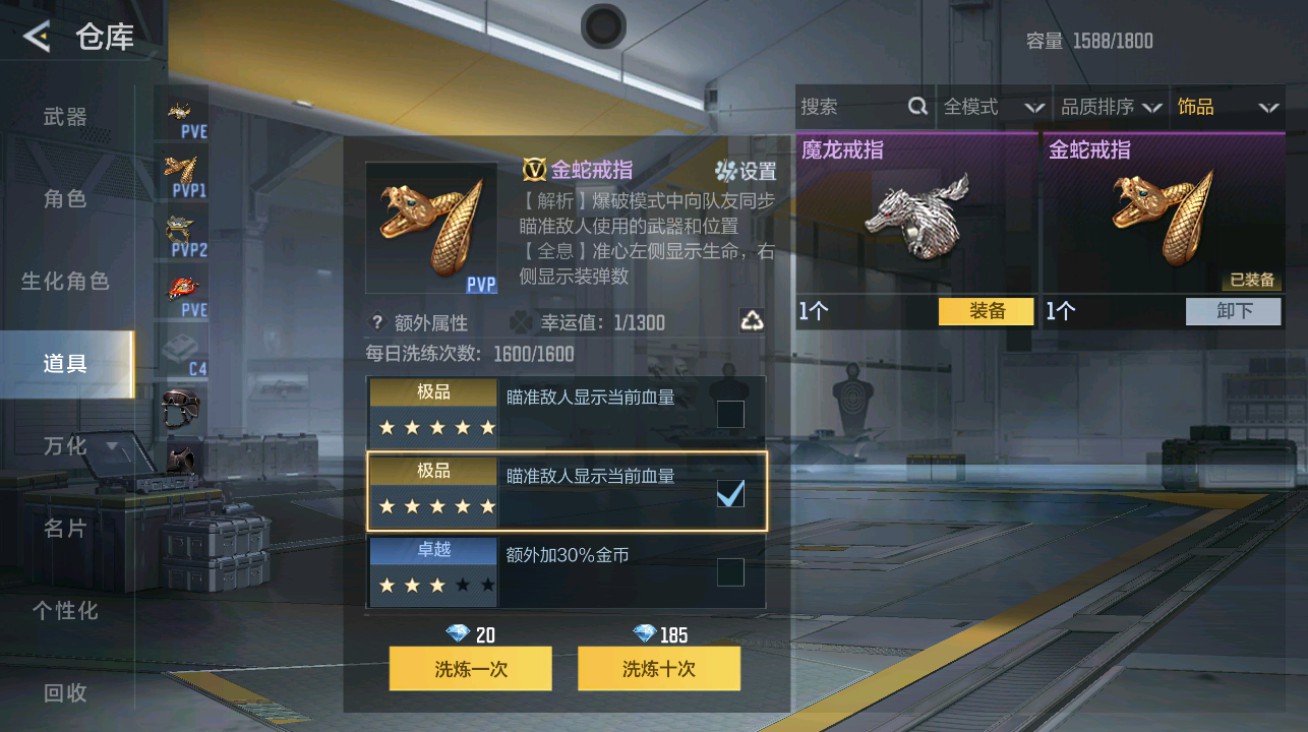Viewport: 1308px width, 732px height.
Task: Check the first 极品 attribute checkbox
Action: [729, 414]
